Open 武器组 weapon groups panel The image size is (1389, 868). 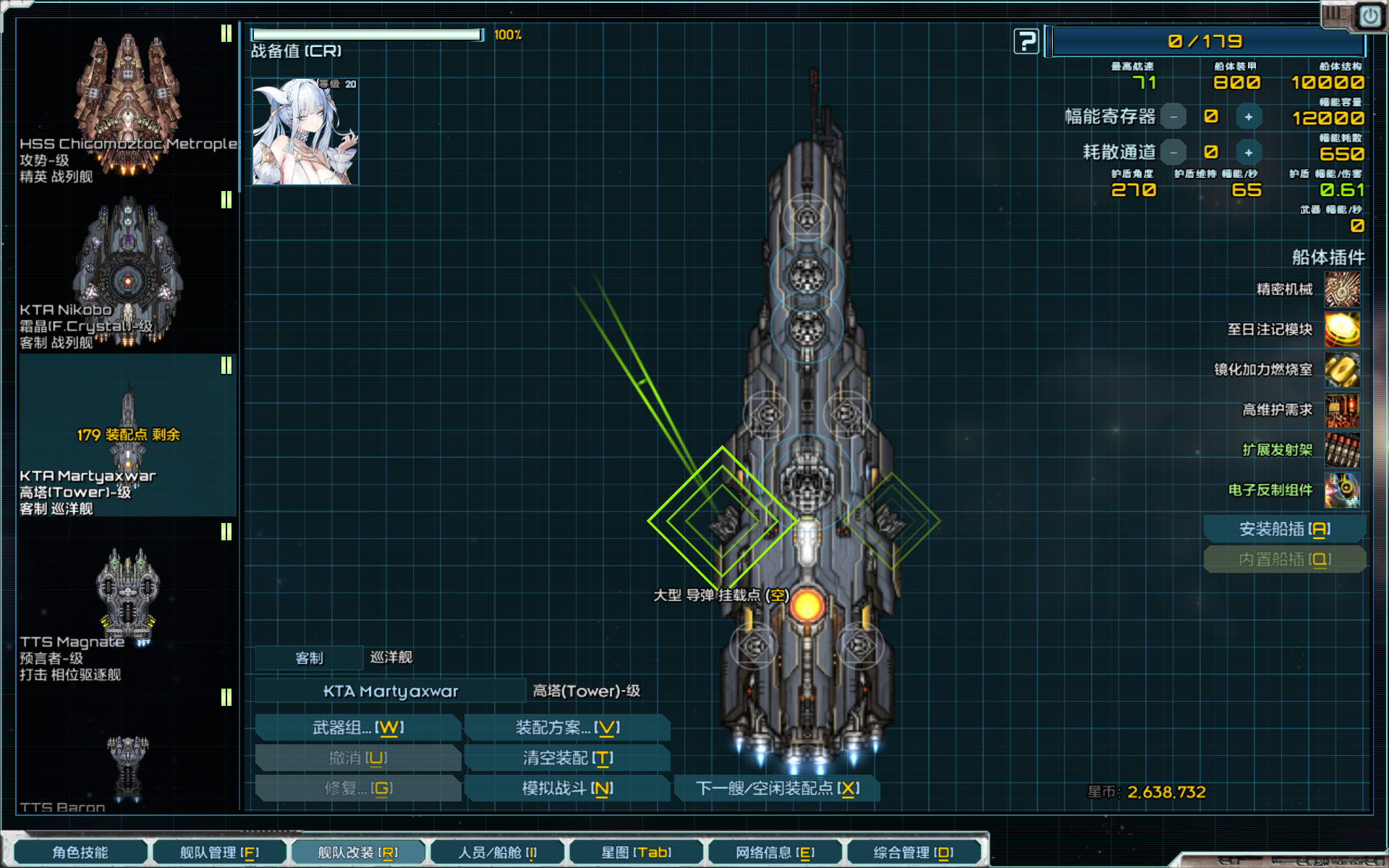[357, 727]
